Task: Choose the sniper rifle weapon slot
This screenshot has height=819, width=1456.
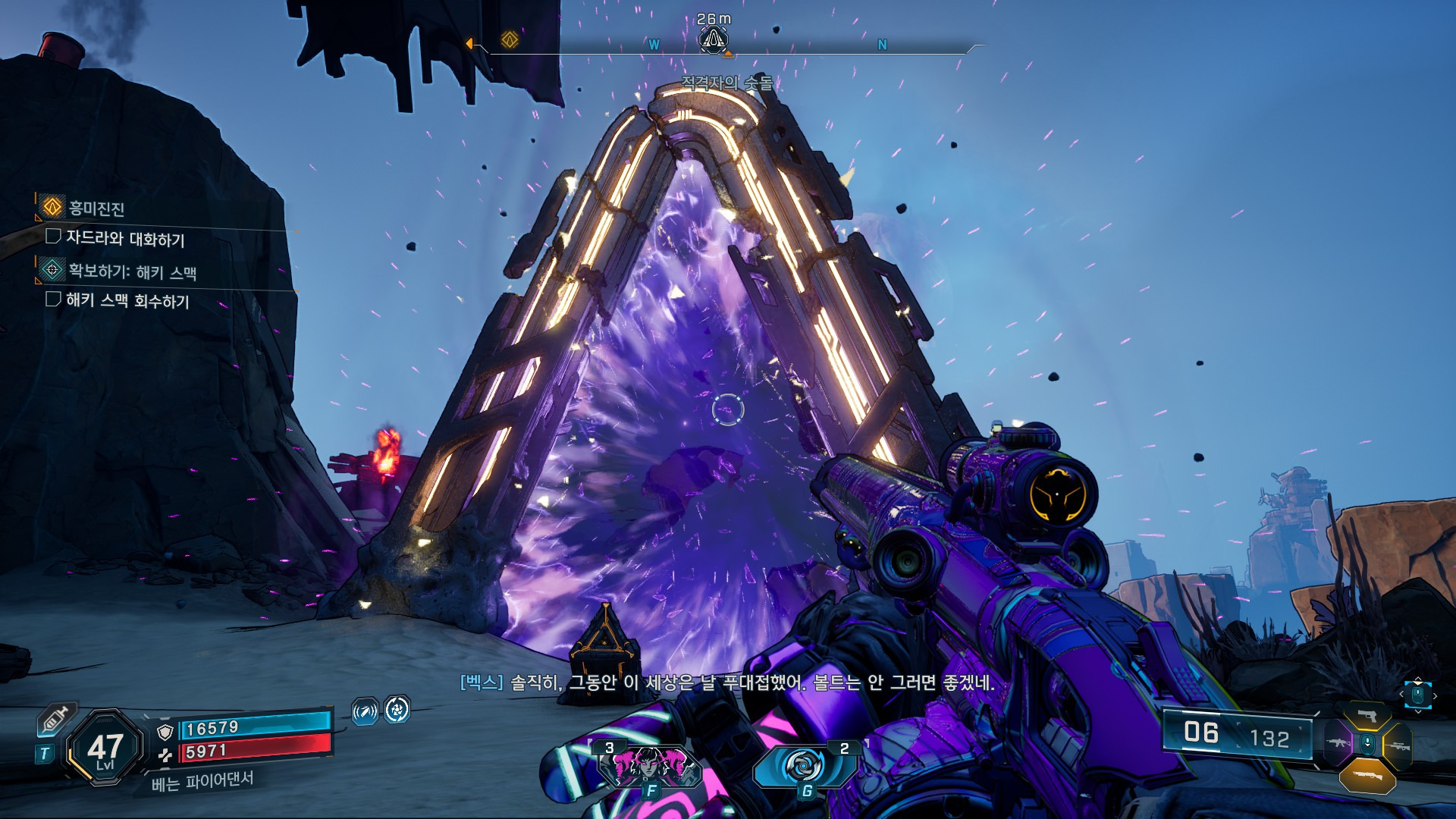Action: coord(1397,746)
